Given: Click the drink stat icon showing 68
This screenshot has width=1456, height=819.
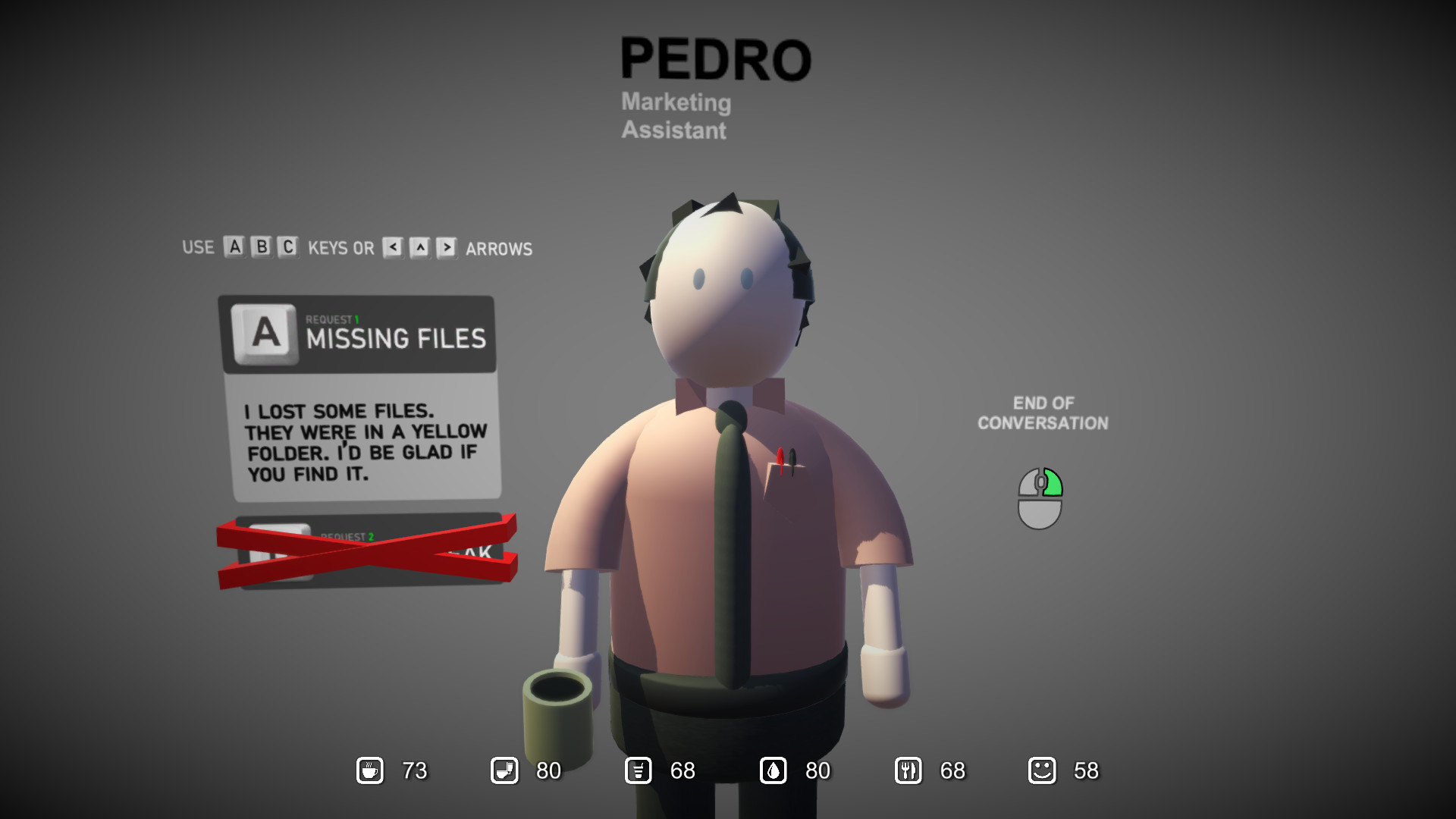Looking at the screenshot, I should (639, 771).
